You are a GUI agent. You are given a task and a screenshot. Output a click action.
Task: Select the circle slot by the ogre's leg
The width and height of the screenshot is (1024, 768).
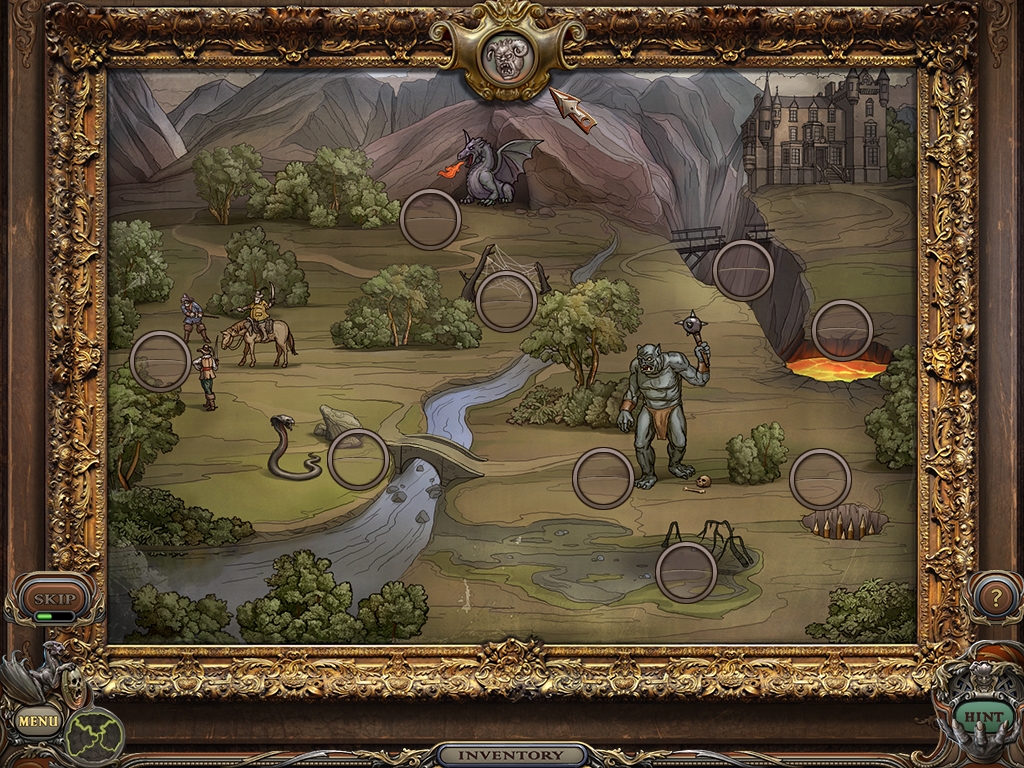point(603,478)
